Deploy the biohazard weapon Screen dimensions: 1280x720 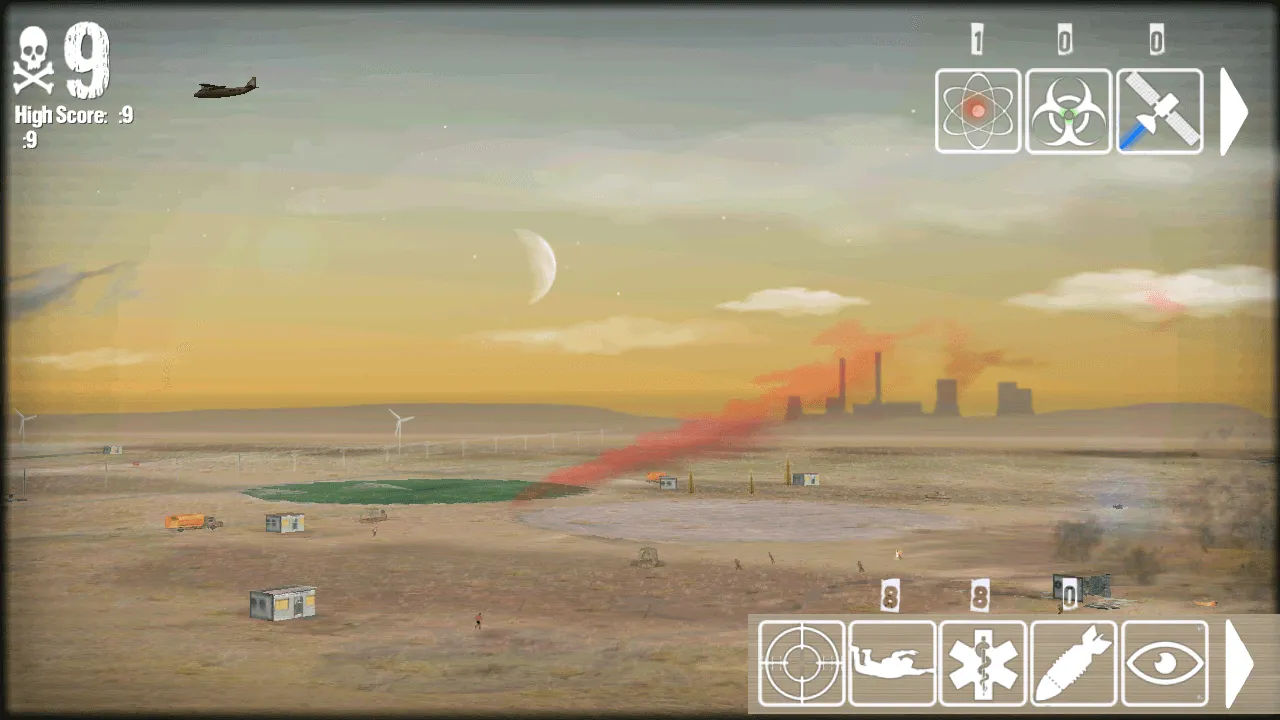point(1068,111)
